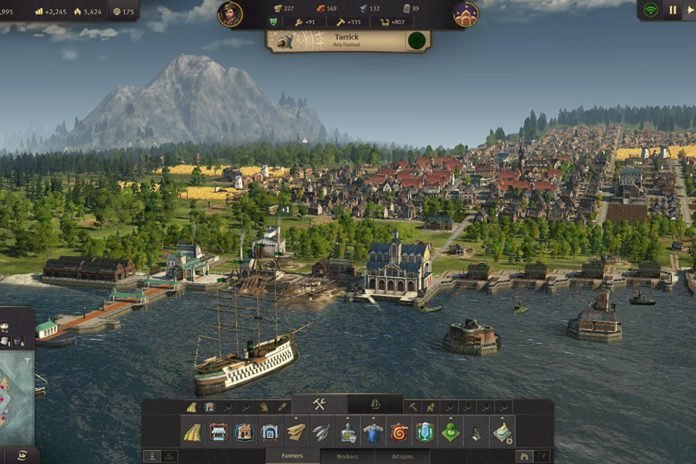Open the hammer and wrench build menu tab
The height and width of the screenshot is (464, 696).
tap(320, 405)
